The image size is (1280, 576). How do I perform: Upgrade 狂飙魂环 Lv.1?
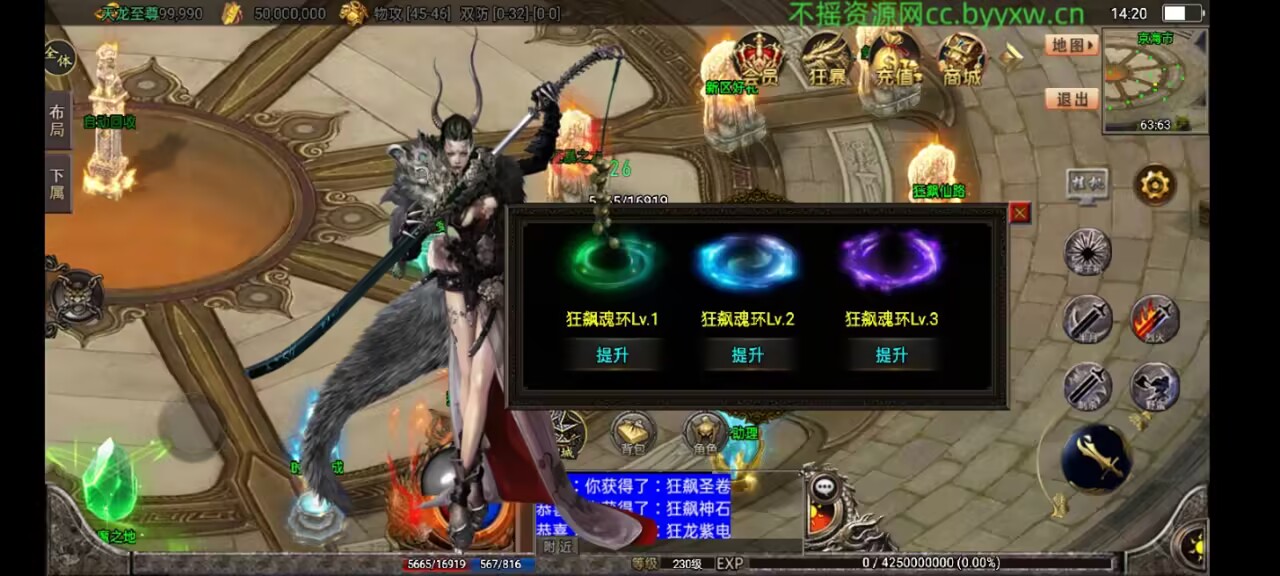click(x=611, y=355)
